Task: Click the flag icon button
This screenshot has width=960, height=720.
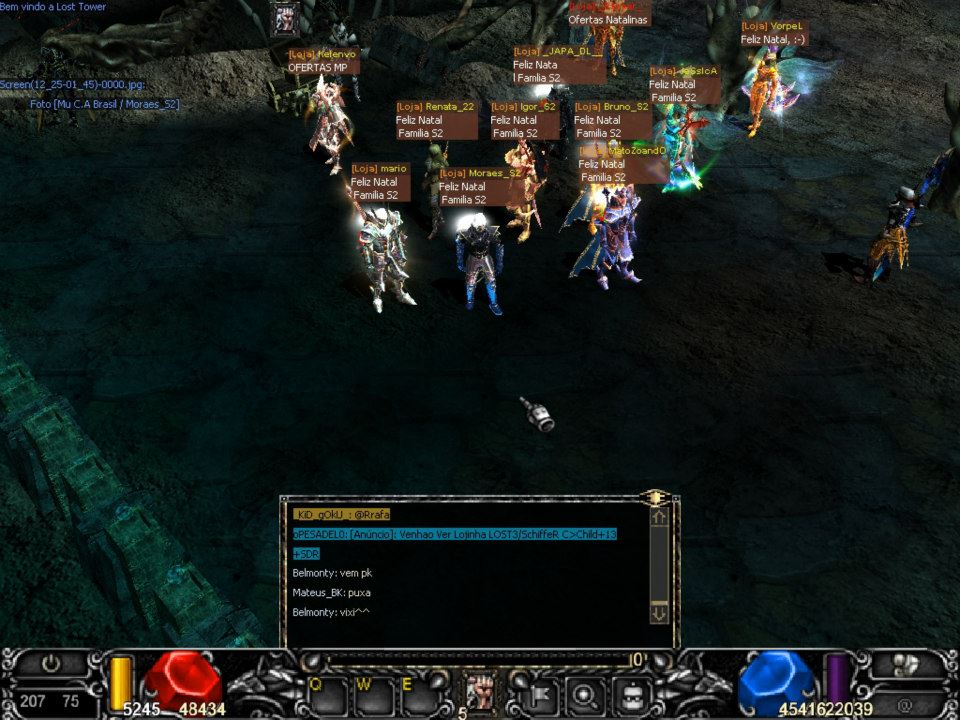Action: (535, 692)
